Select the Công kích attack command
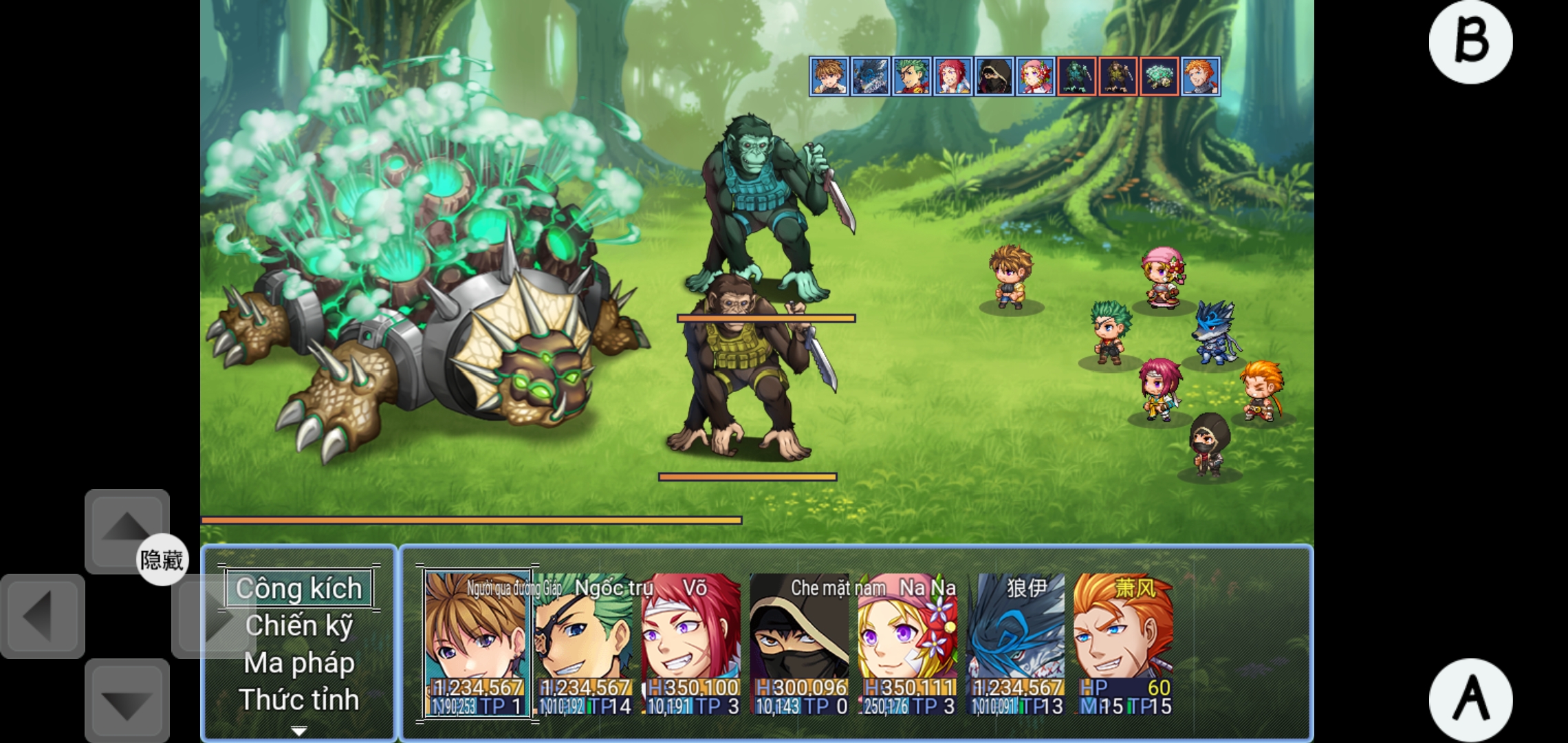 pyautogui.click(x=299, y=588)
